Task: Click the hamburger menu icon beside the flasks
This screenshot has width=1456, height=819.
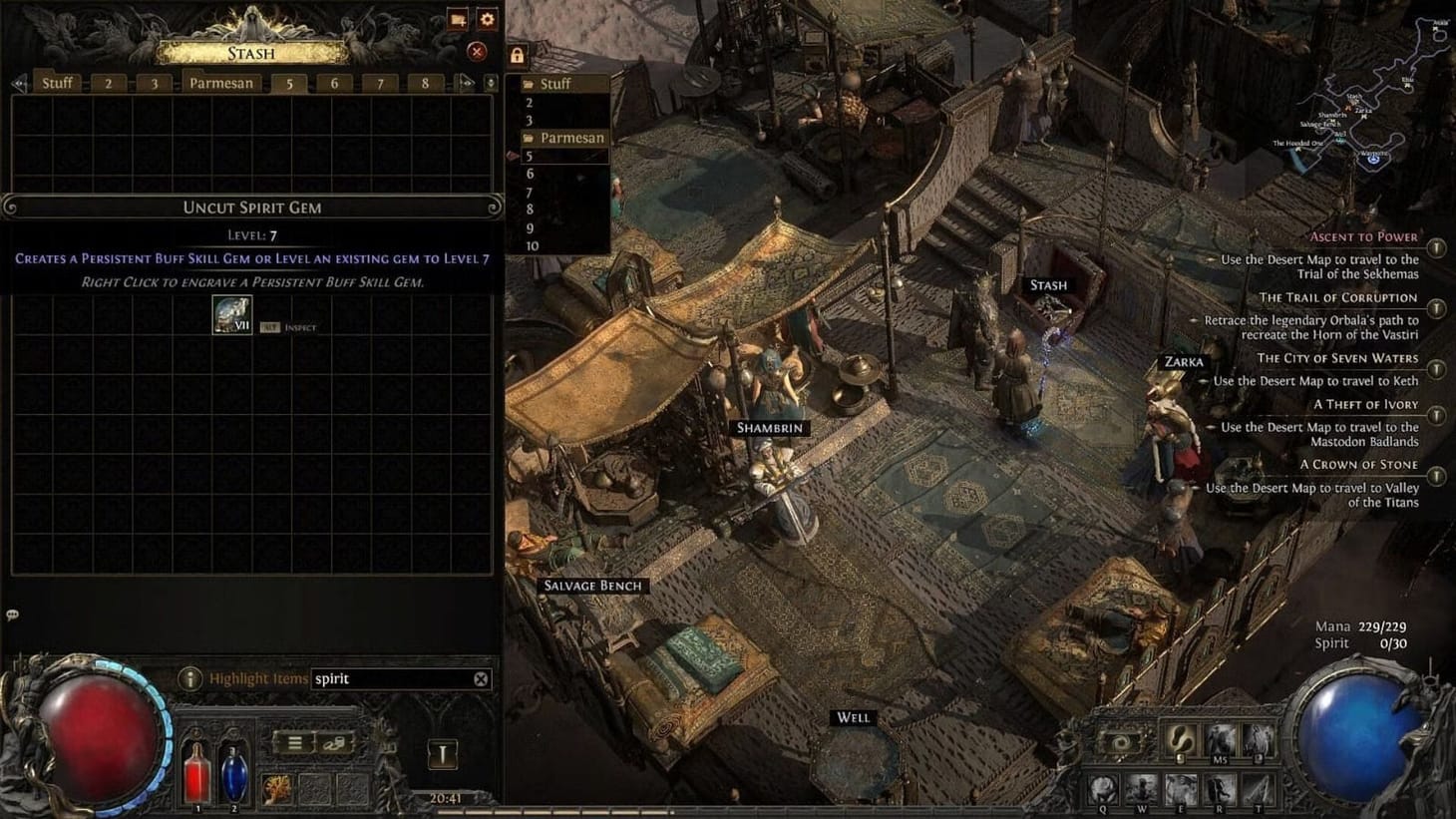Action: click(297, 743)
